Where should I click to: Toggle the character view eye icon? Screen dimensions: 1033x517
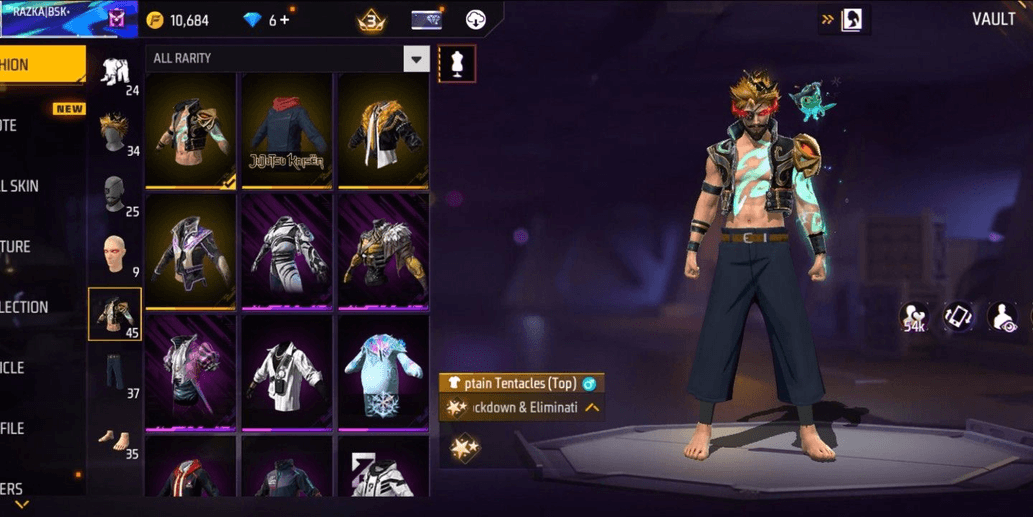click(x=1003, y=317)
